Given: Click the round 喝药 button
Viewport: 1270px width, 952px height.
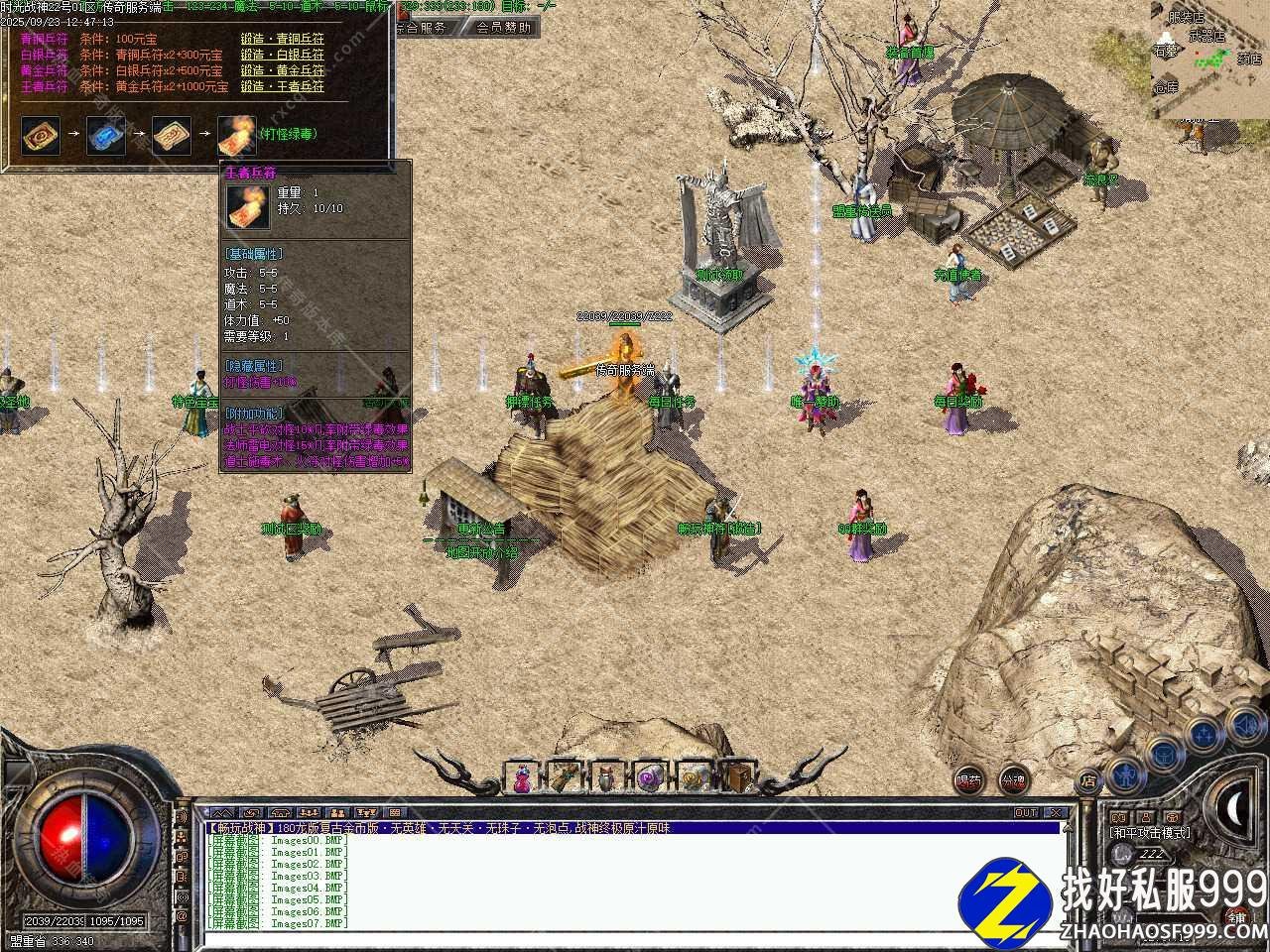Looking at the screenshot, I should tap(969, 780).
